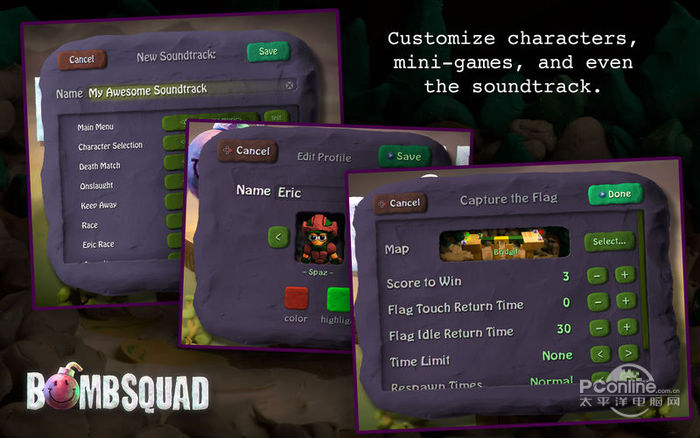Cancel the New Soundtrack dialog
This screenshot has height=438, width=700.
[81, 59]
